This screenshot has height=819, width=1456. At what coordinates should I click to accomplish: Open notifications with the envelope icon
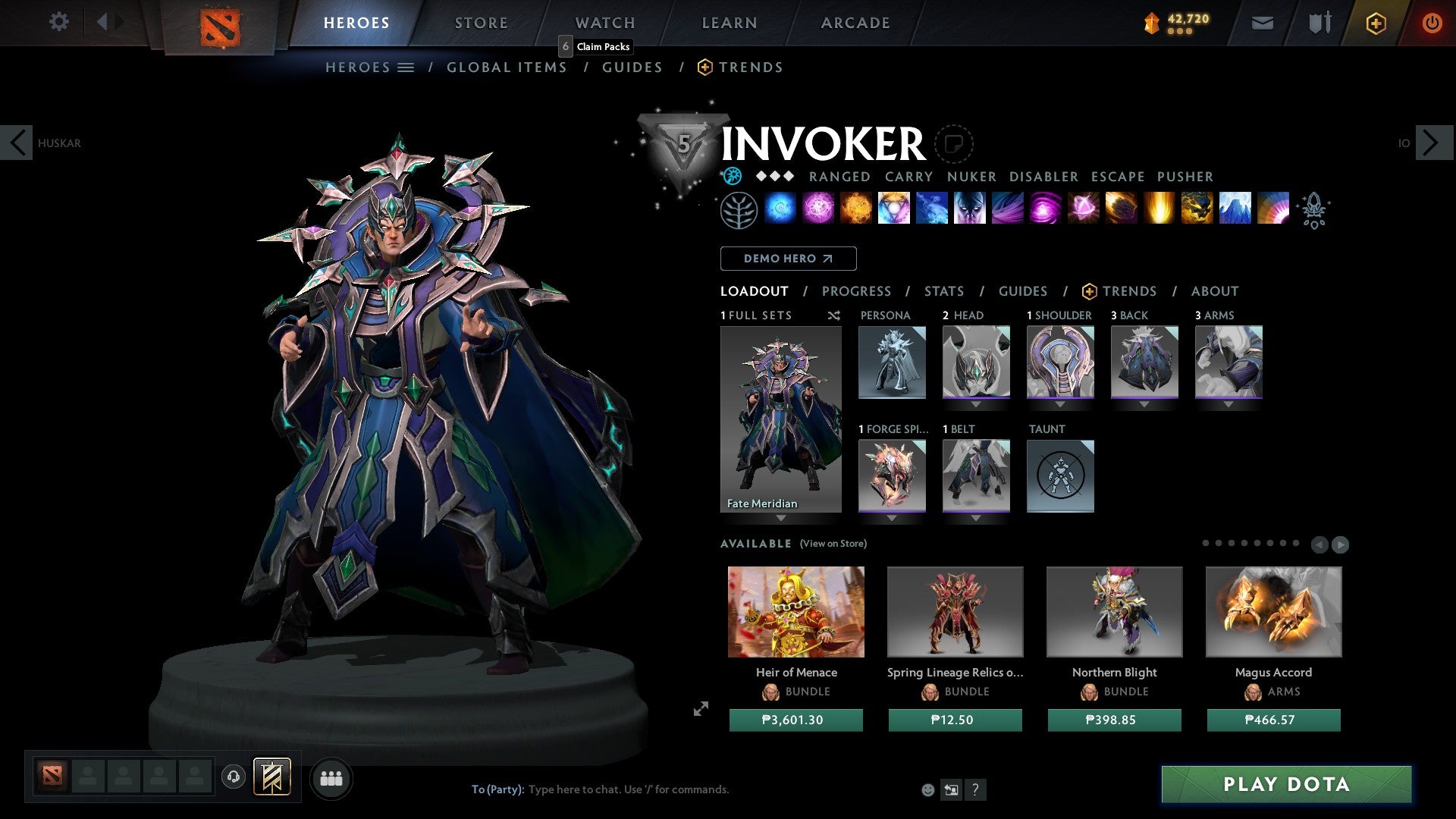pyautogui.click(x=1262, y=23)
